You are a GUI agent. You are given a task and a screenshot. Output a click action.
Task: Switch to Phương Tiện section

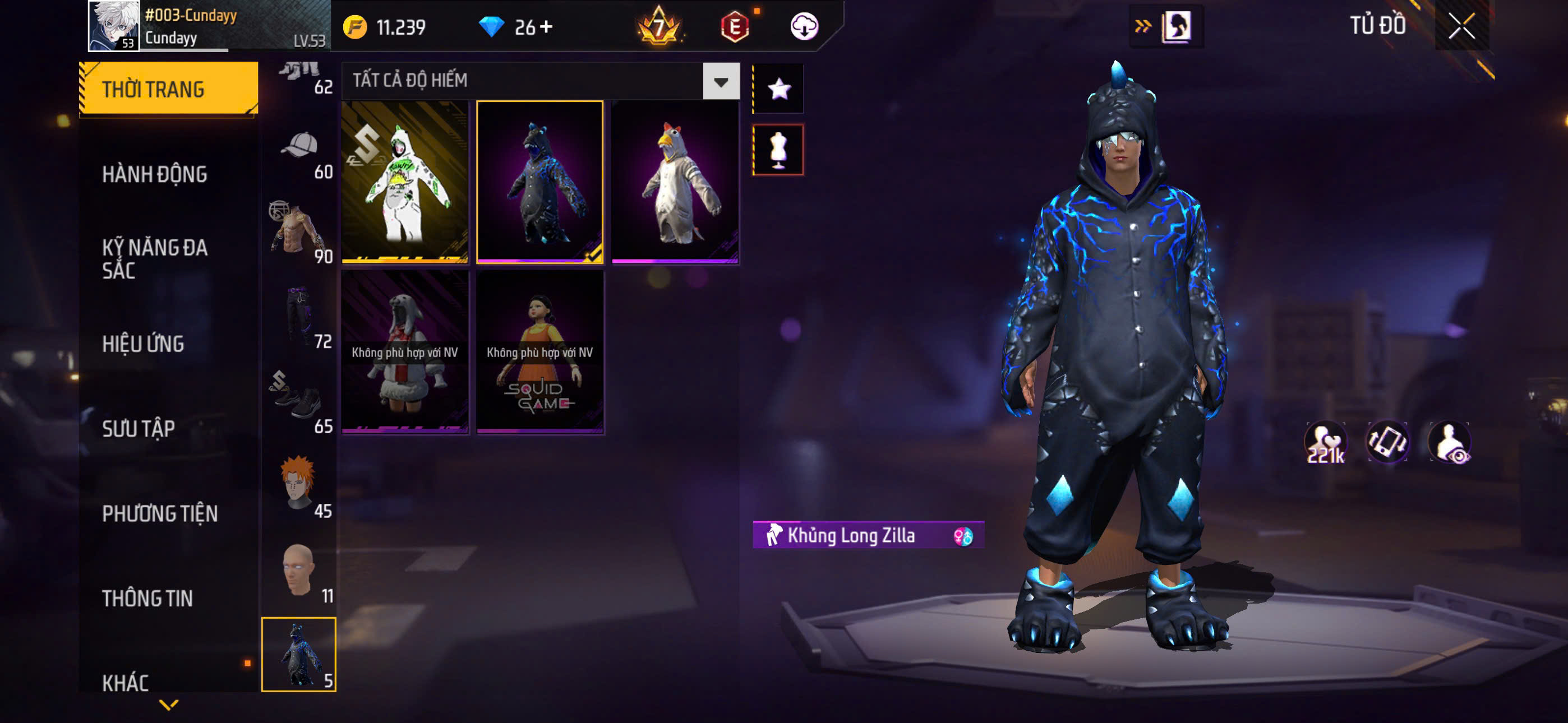click(x=159, y=513)
